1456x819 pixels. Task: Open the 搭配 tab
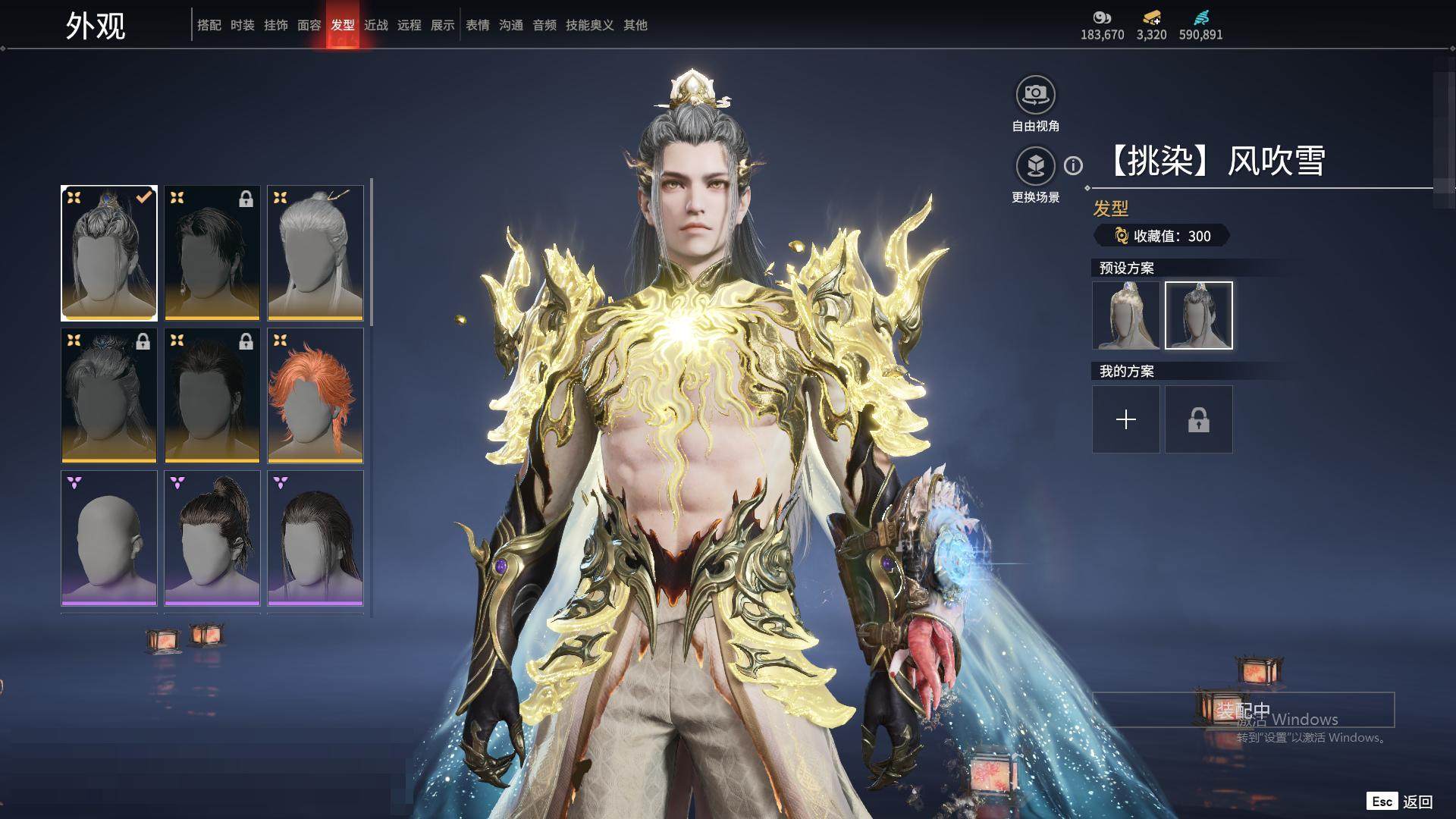click(x=209, y=25)
